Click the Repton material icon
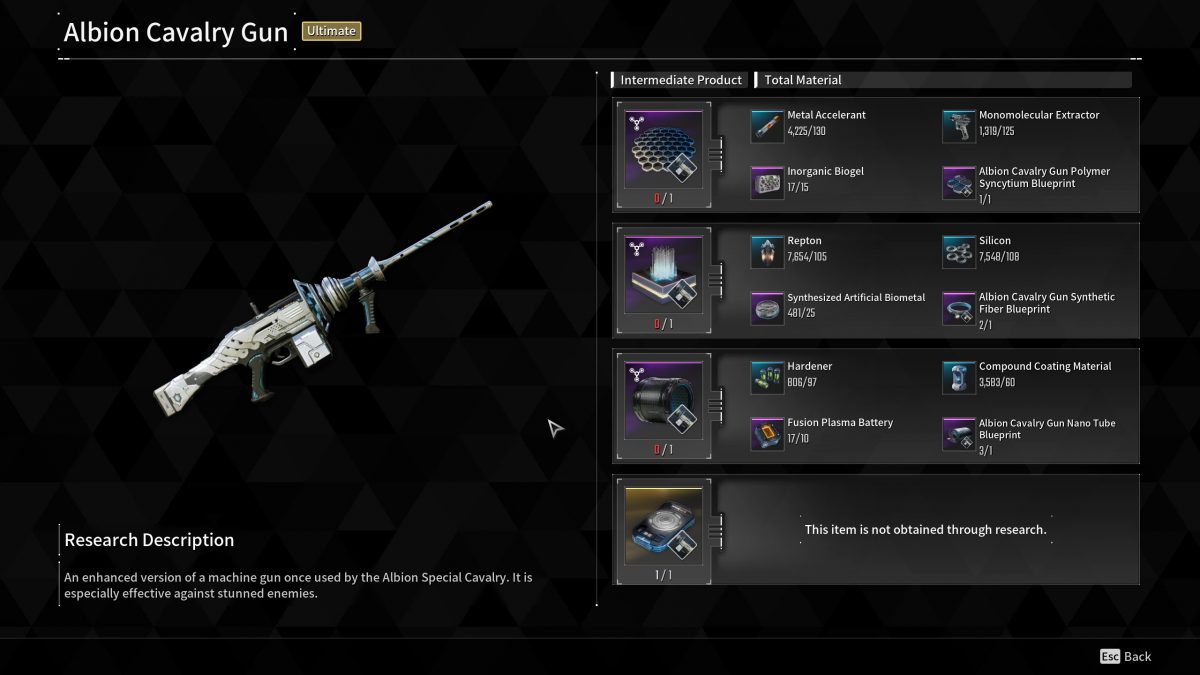Image resolution: width=1200 pixels, height=675 pixels. click(767, 252)
